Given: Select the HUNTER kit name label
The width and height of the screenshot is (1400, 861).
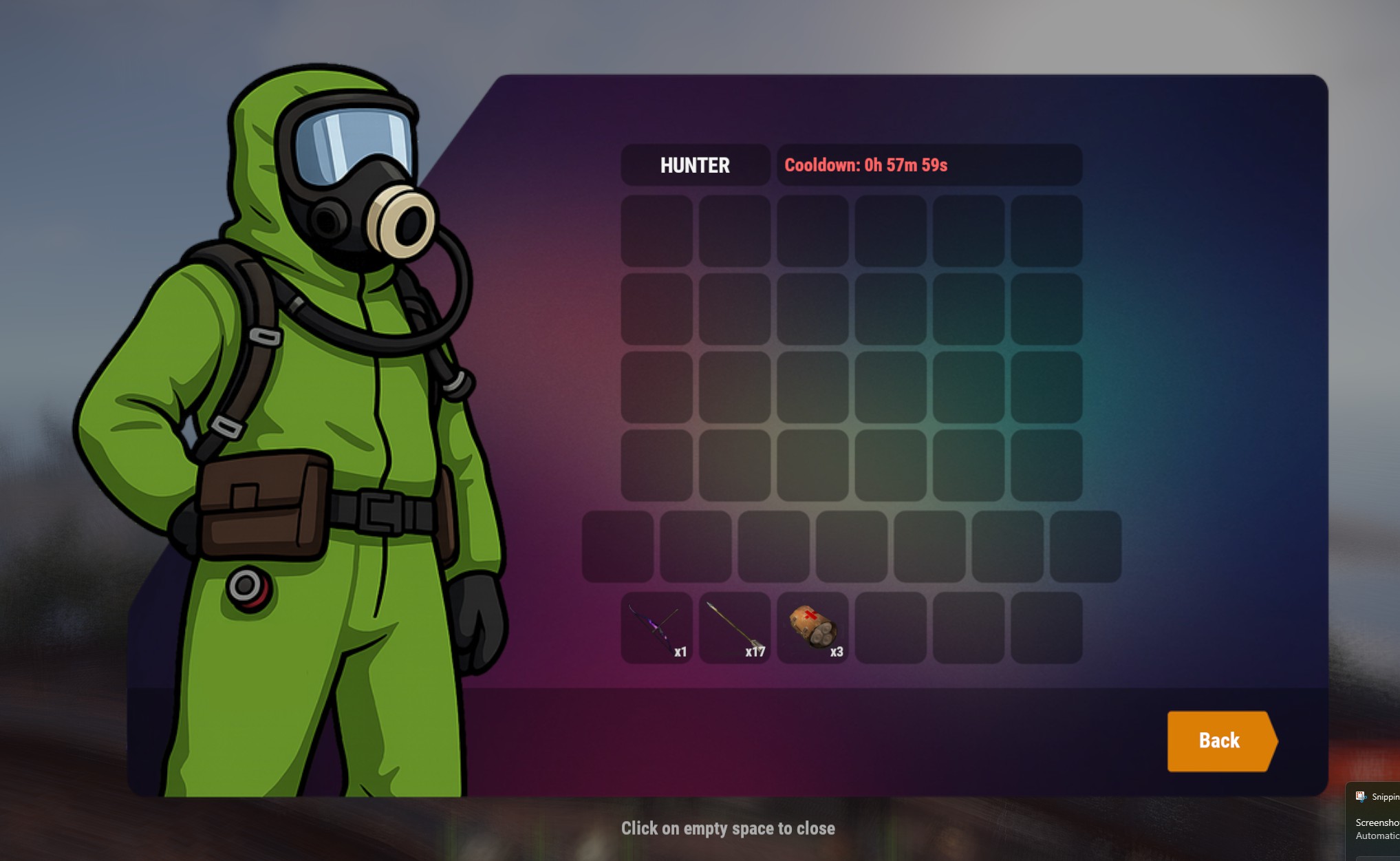Looking at the screenshot, I should pyautogui.click(x=695, y=165).
